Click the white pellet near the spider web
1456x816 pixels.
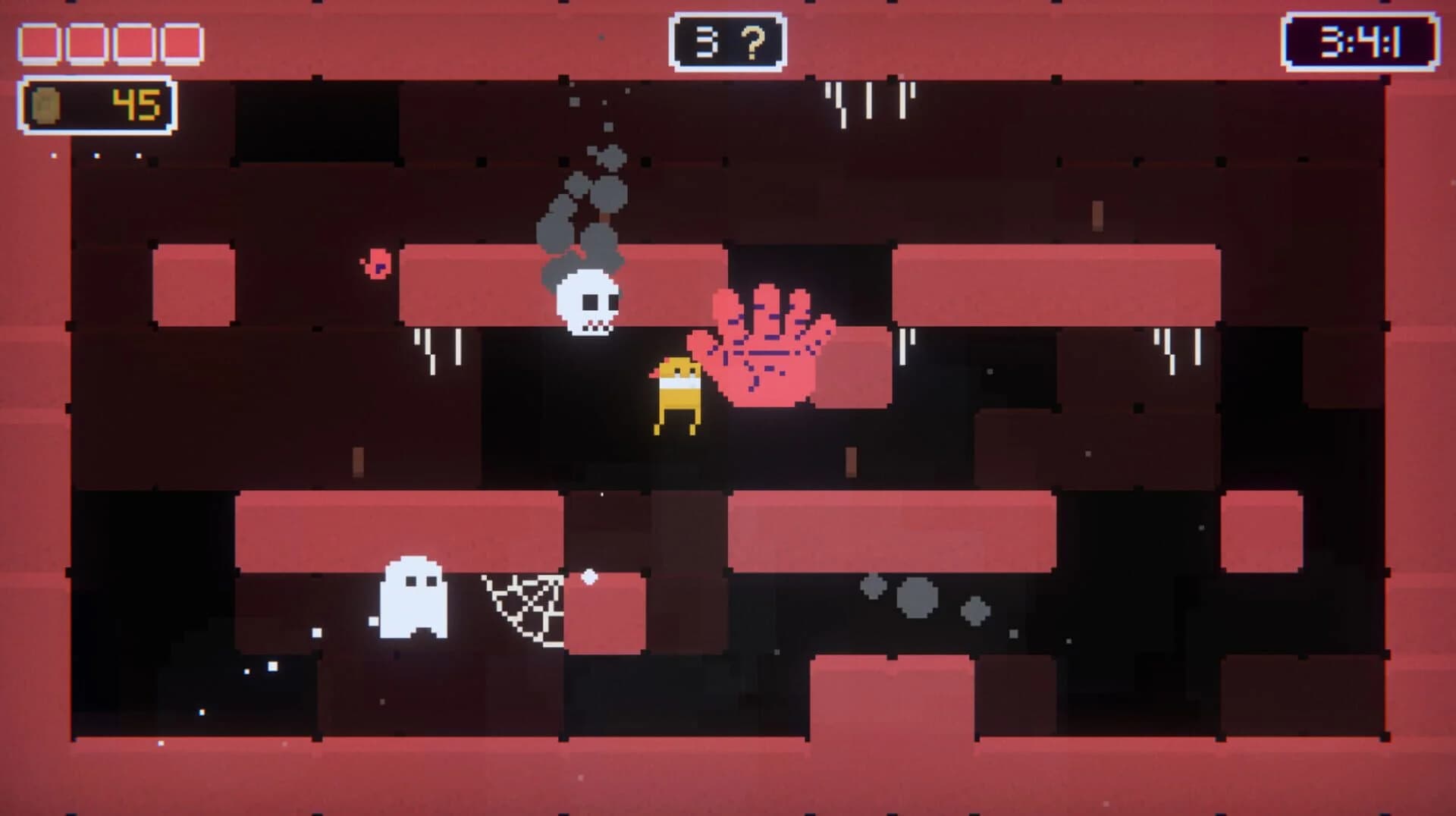tap(588, 579)
